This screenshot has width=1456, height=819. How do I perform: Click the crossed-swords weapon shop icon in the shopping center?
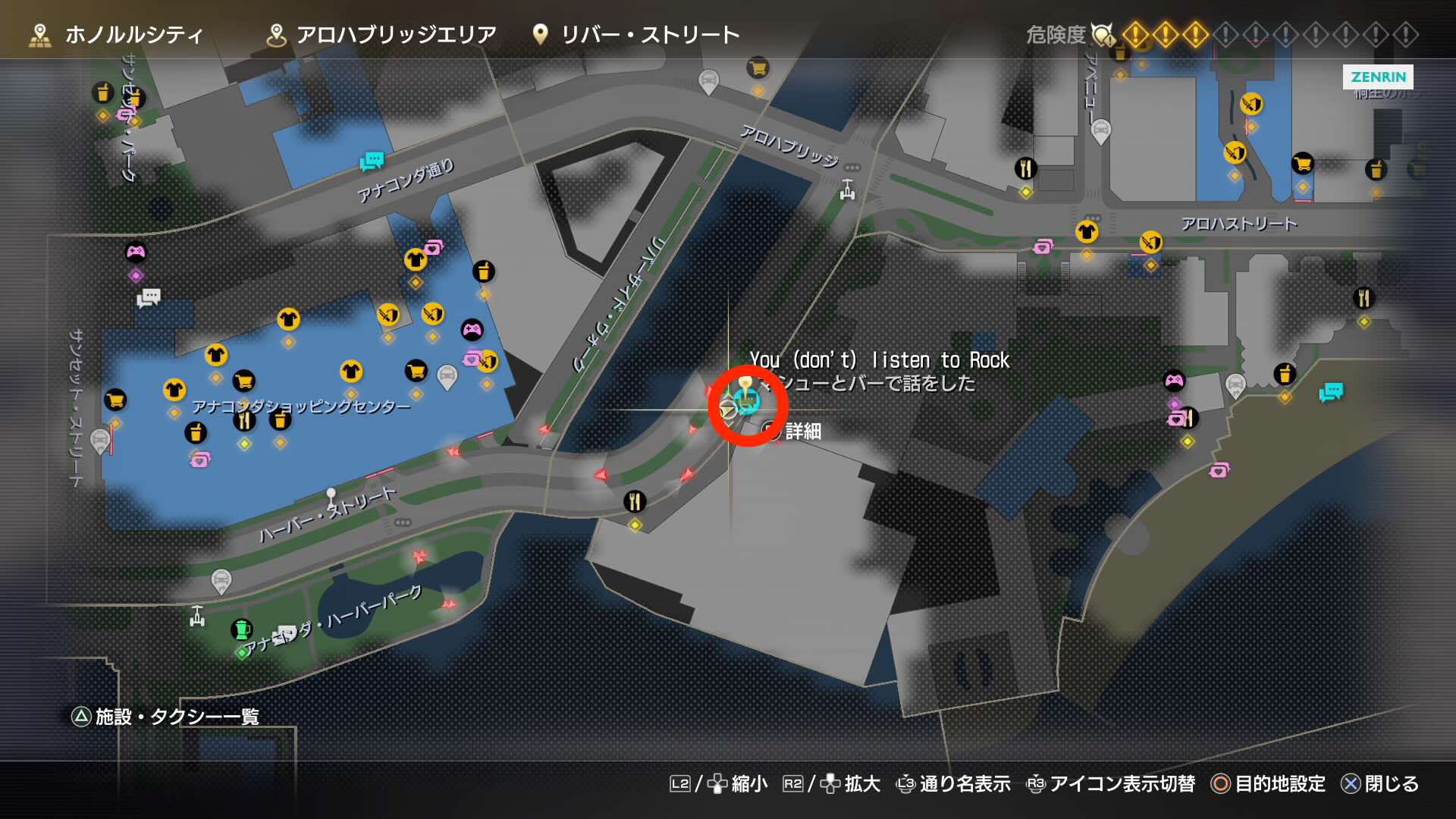click(x=389, y=313)
